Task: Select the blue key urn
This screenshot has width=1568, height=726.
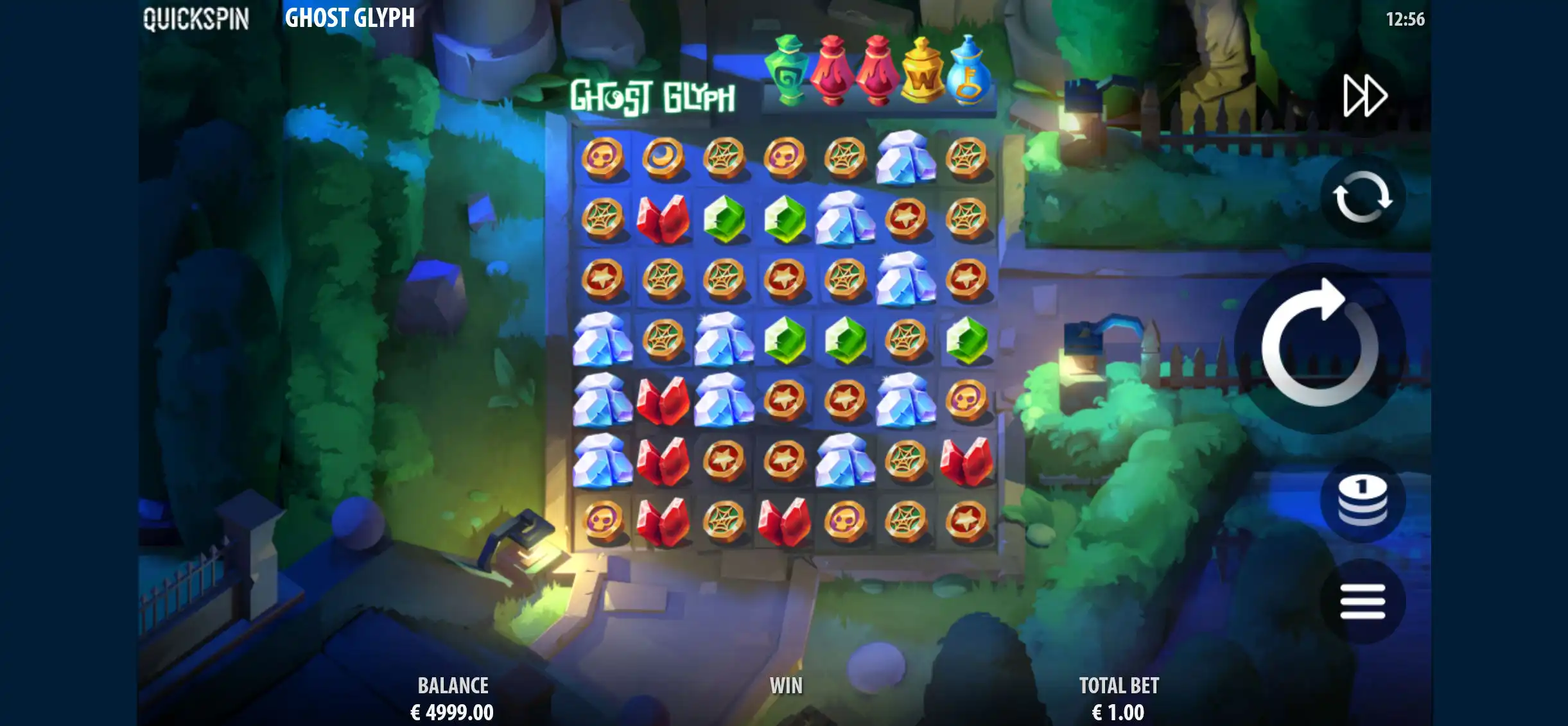Action: coord(968,71)
